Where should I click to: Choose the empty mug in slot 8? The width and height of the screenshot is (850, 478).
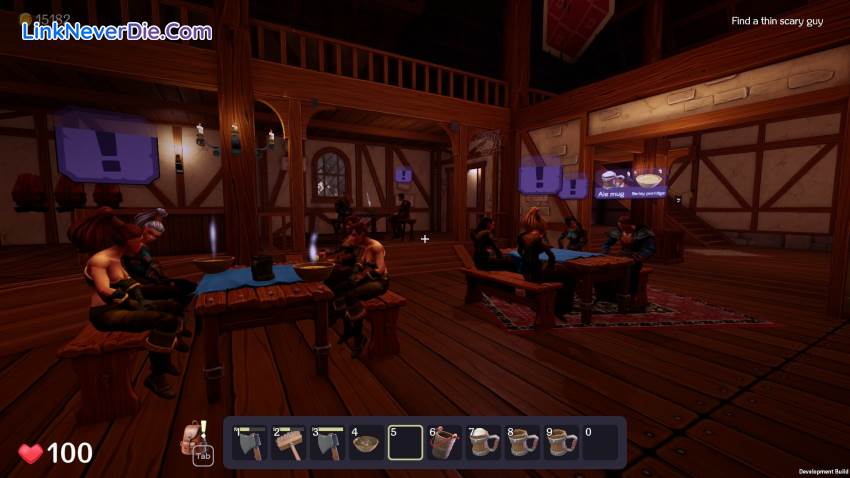[522, 442]
